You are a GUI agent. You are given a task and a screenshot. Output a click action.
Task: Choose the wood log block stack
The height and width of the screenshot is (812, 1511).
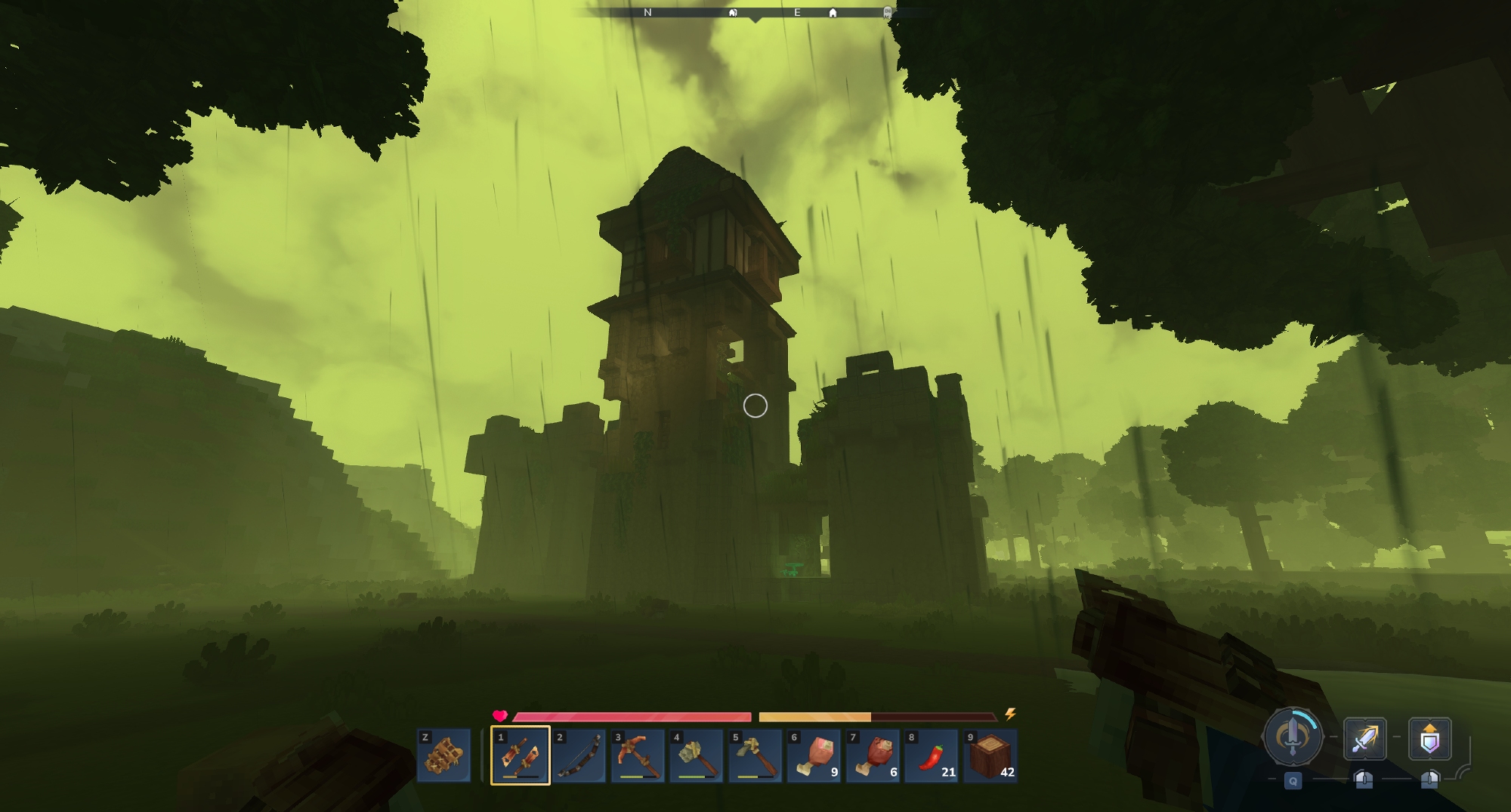tap(990, 755)
